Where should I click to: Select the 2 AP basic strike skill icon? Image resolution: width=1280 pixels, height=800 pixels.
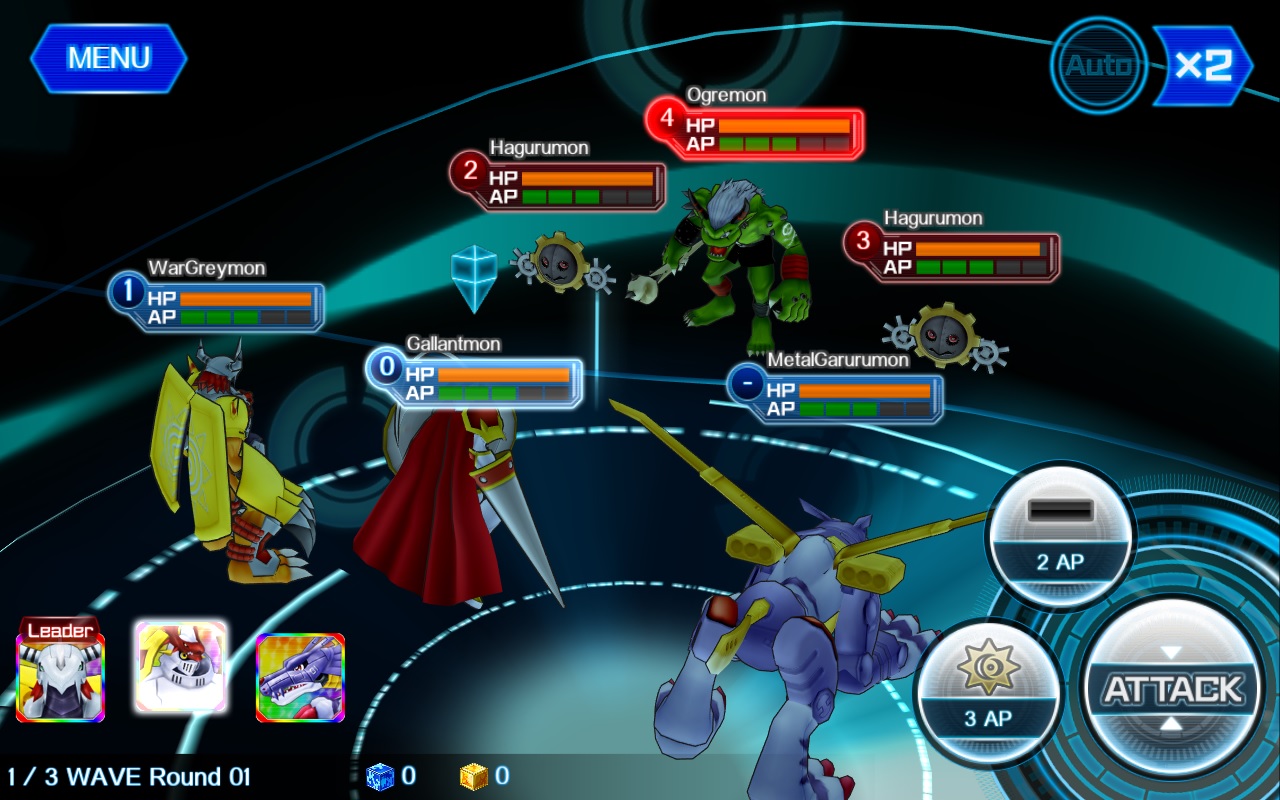(x=1060, y=535)
